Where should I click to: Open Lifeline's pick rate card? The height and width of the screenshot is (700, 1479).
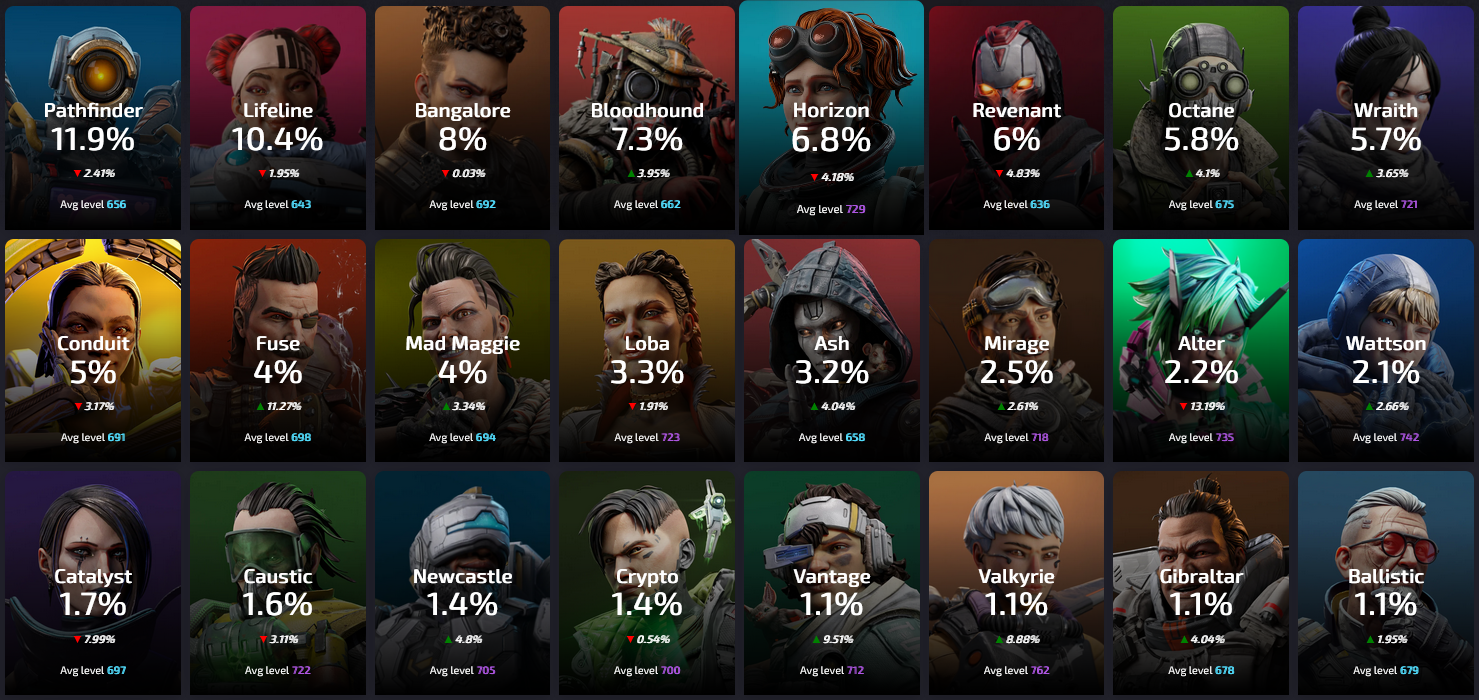coord(278,118)
